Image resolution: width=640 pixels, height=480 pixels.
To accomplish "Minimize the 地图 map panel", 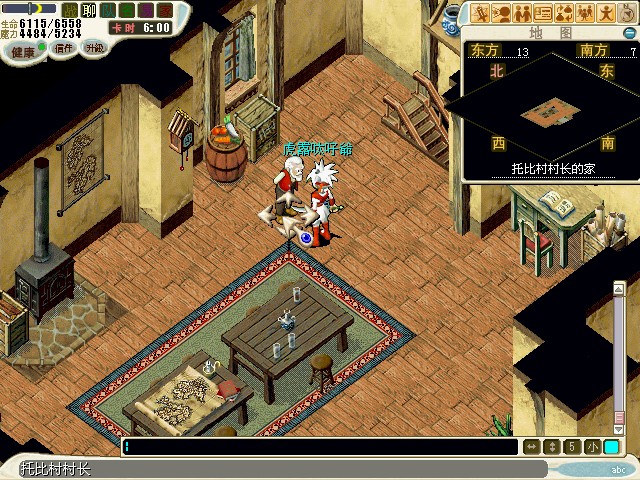I will (x=628, y=35).
